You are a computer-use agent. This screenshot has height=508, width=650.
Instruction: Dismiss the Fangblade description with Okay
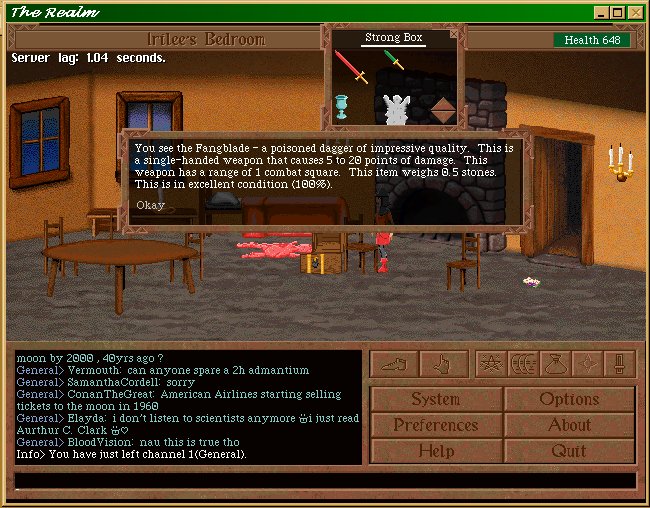click(151, 205)
